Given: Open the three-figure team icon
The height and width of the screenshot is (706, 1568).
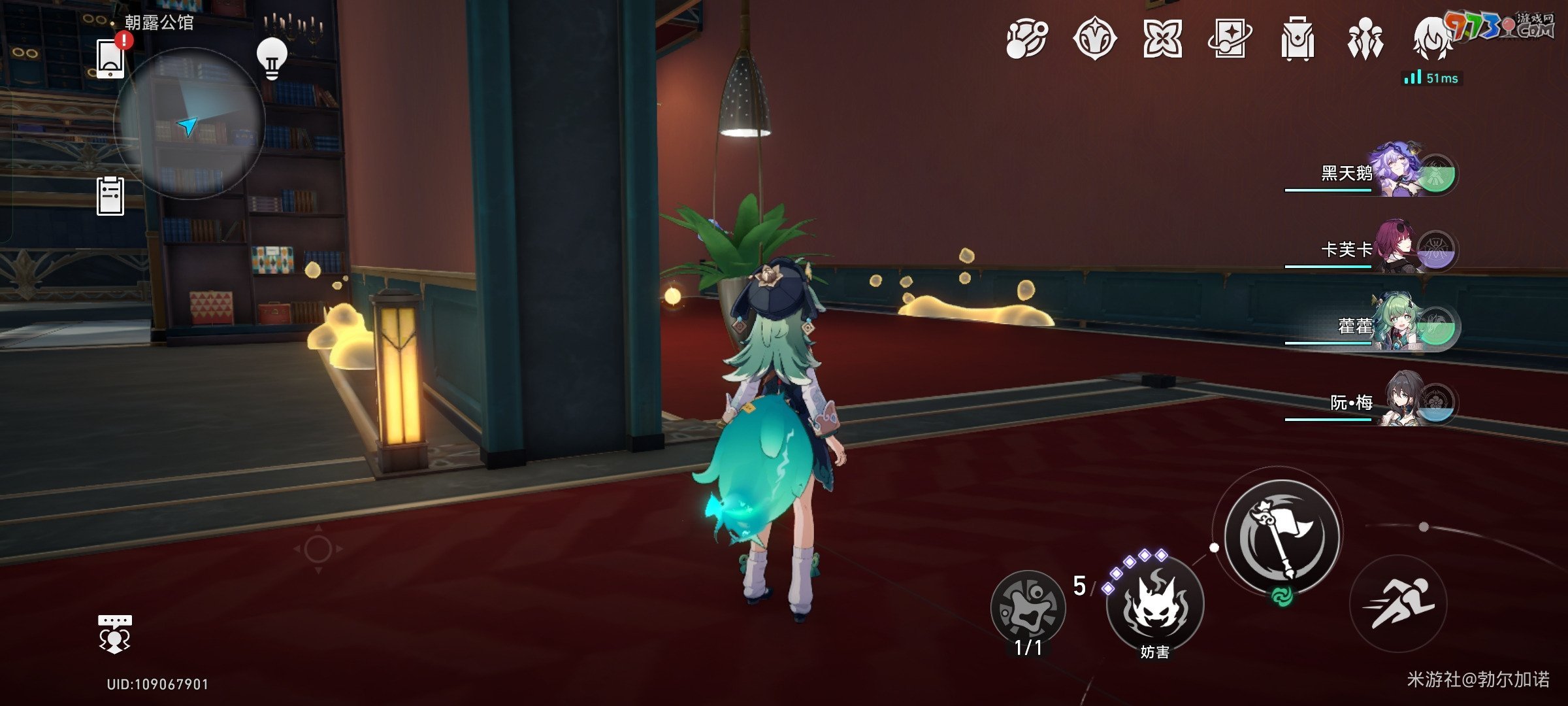Looking at the screenshot, I should click(x=1365, y=39).
